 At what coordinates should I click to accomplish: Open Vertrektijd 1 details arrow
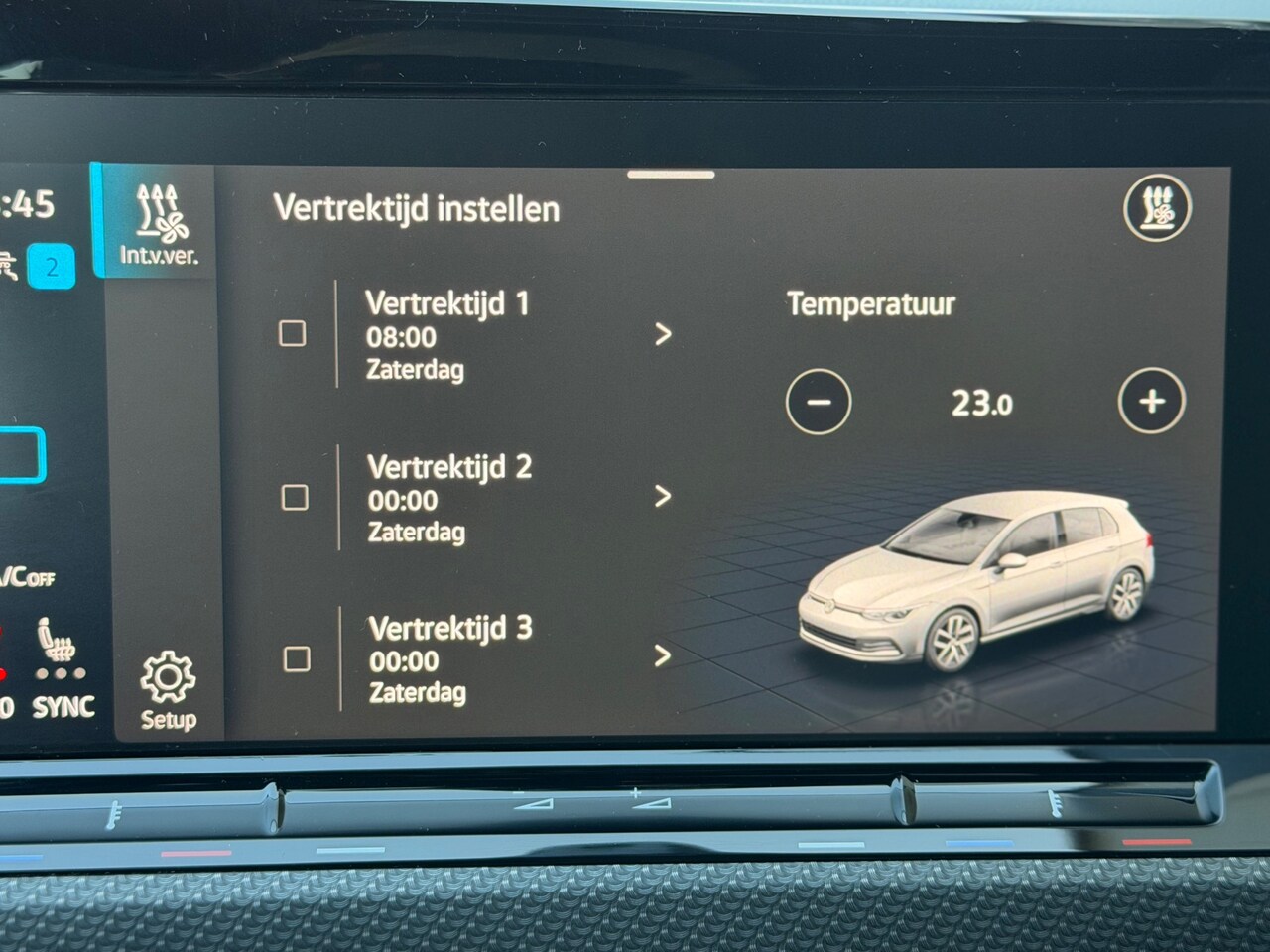663,334
